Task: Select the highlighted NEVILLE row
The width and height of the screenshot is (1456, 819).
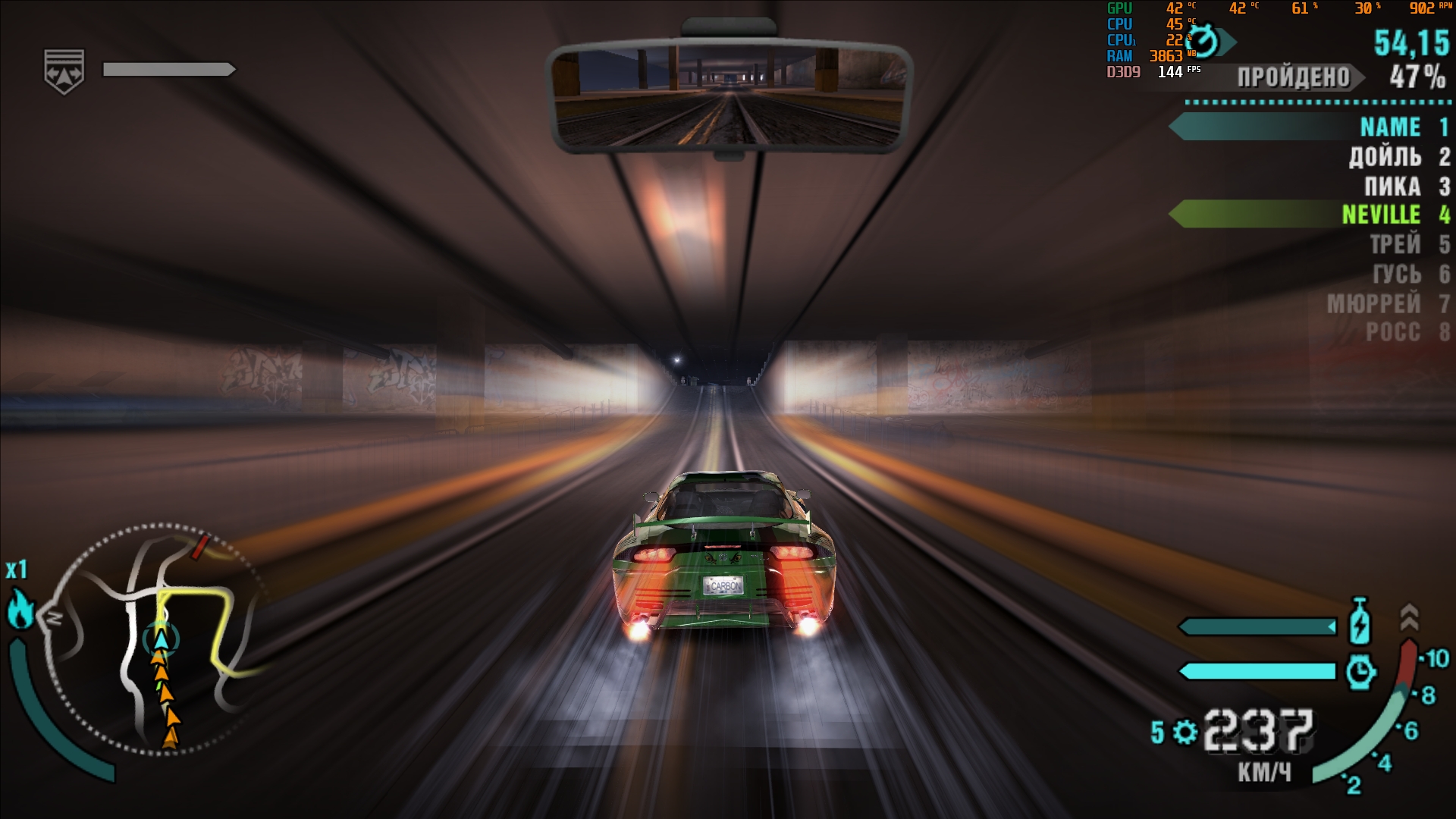Action: click(x=1380, y=215)
